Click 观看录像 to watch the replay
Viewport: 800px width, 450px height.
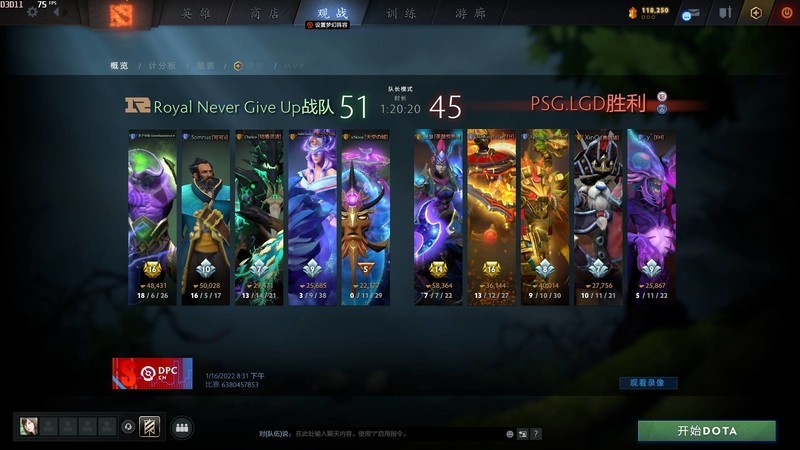(647, 383)
